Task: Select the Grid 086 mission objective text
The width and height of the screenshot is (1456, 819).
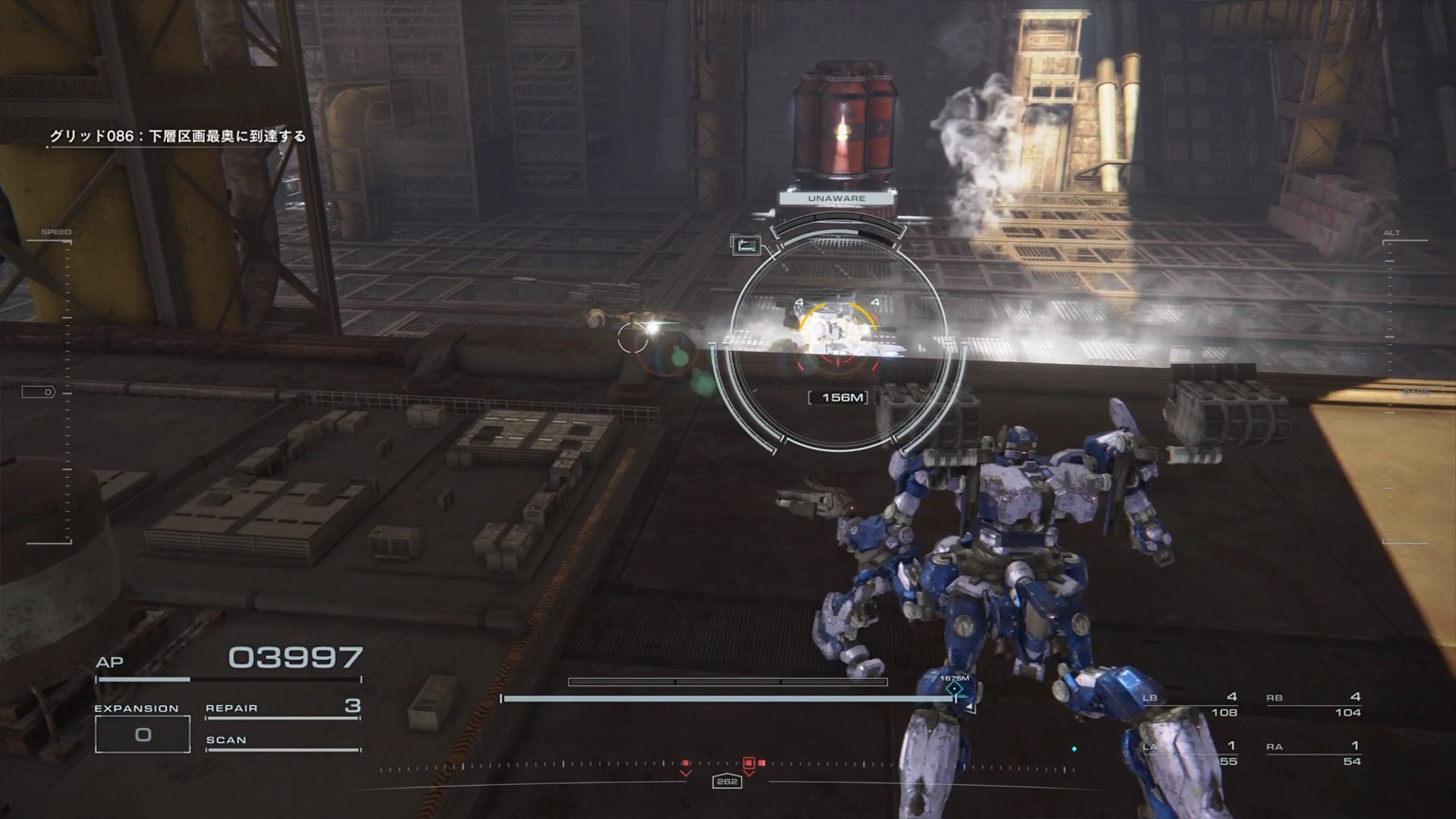Action: (x=178, y=136)
